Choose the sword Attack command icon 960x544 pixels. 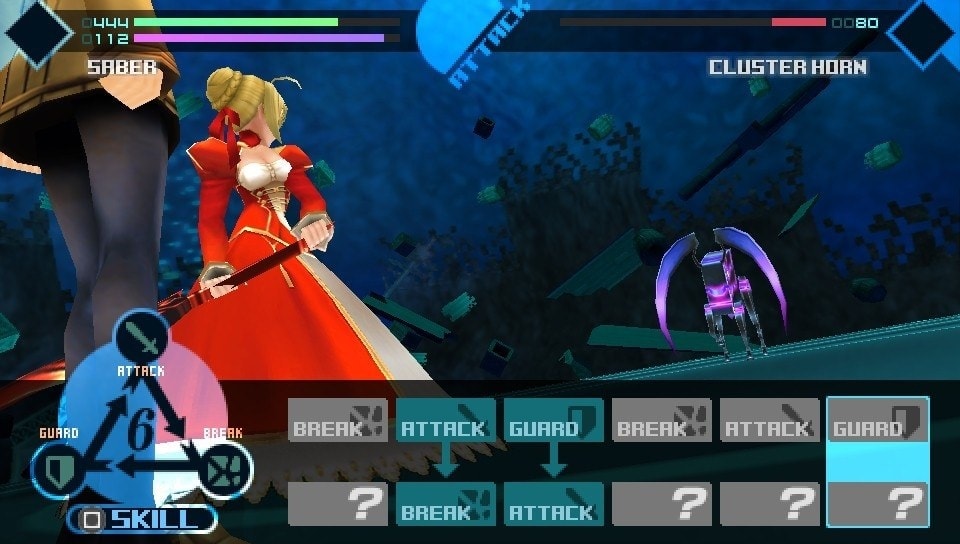pyautogui.click(x=141, y=338)
